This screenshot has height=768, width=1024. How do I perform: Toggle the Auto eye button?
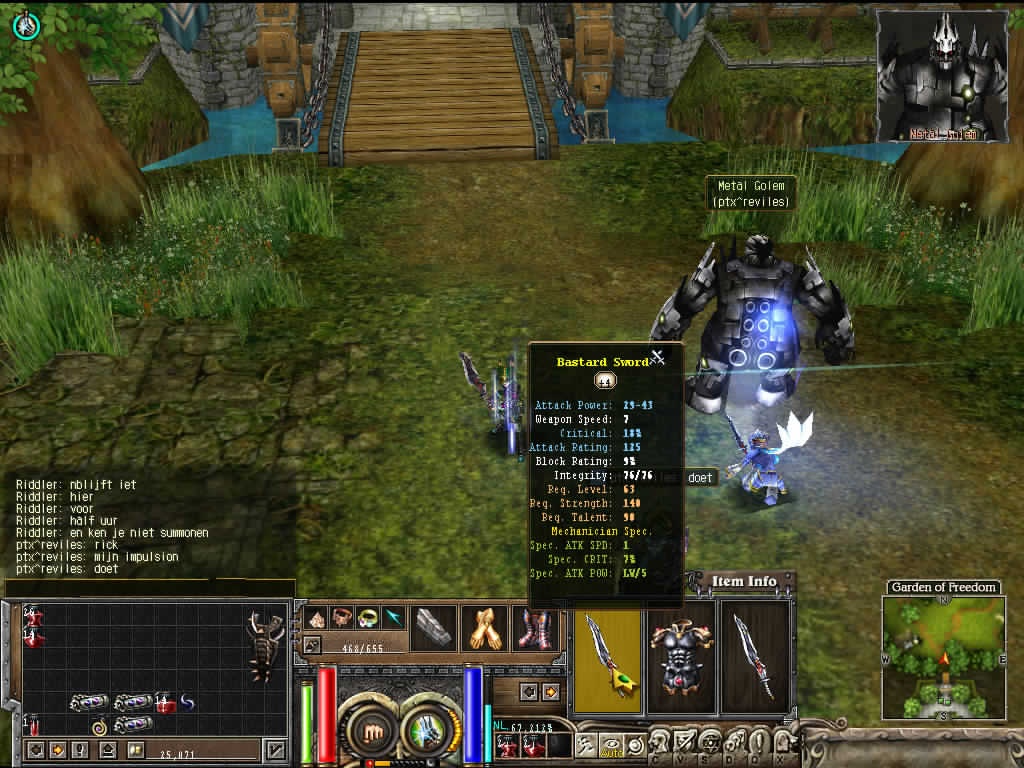coord(610,743)
